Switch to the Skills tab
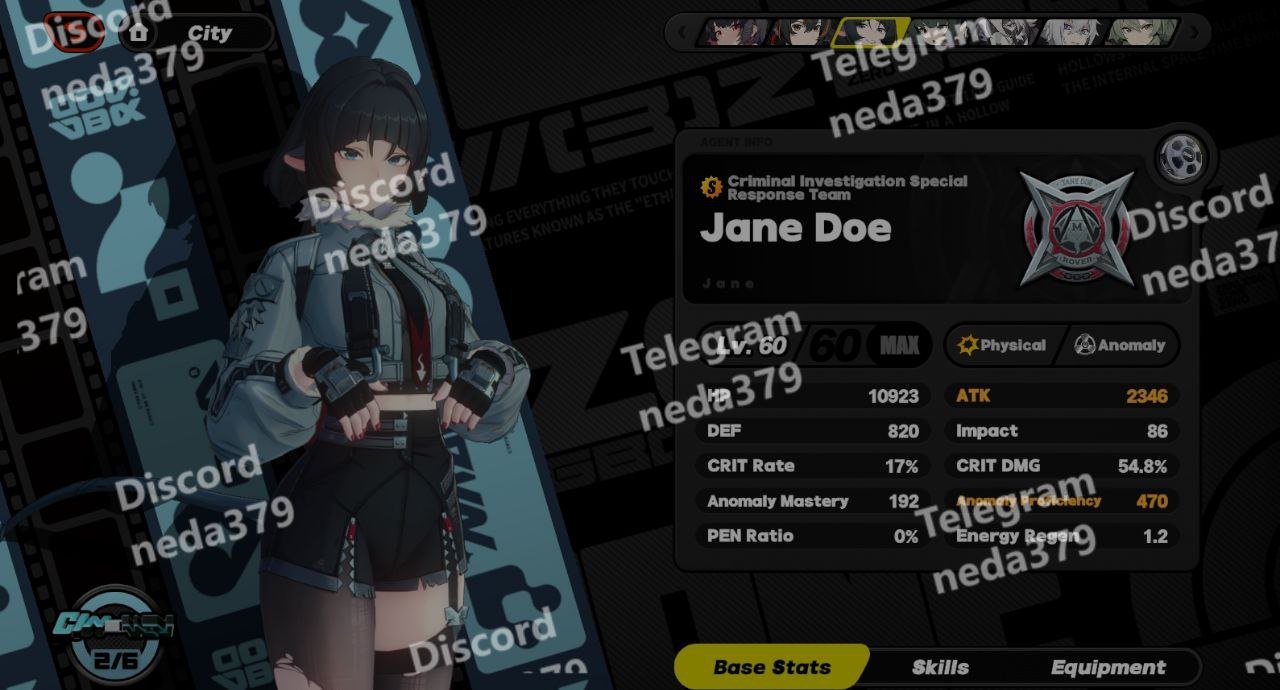This screenshot has width=1280, height=690. pyautogui.click(x=940, y=667)
